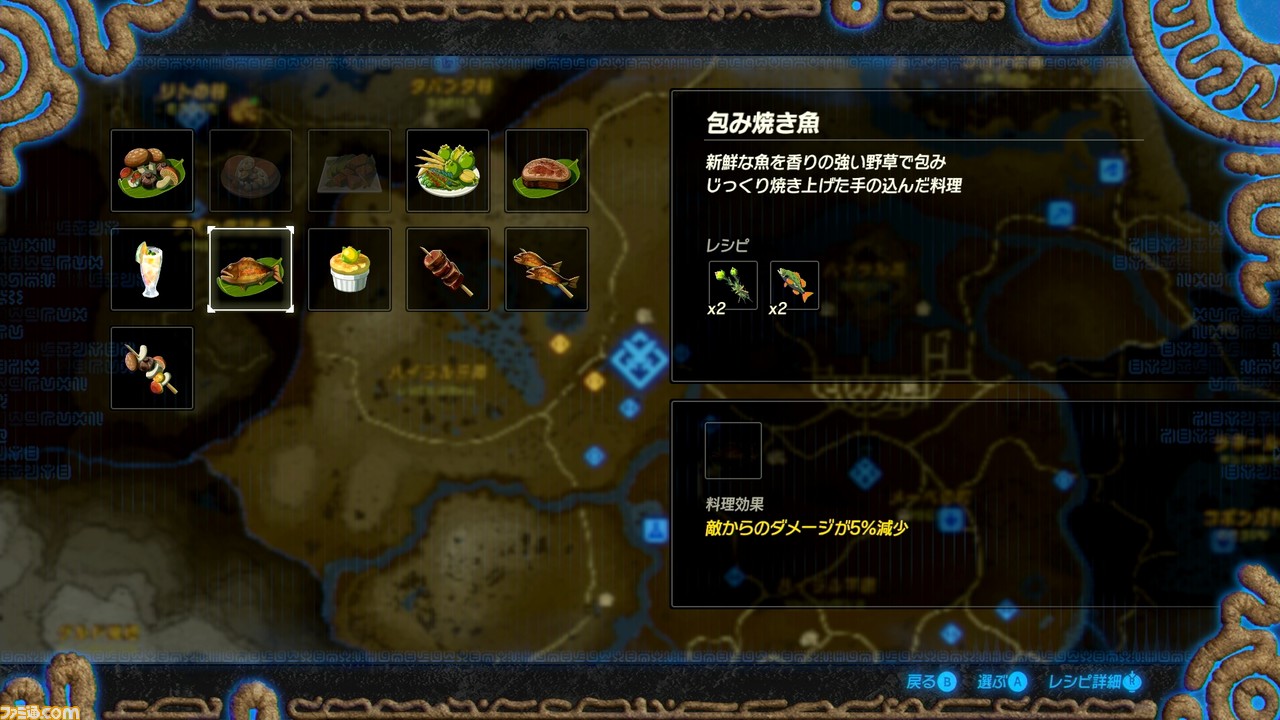
Task: Click the herb x2 recipe ingredient
Action: click(x=733, y=284)
